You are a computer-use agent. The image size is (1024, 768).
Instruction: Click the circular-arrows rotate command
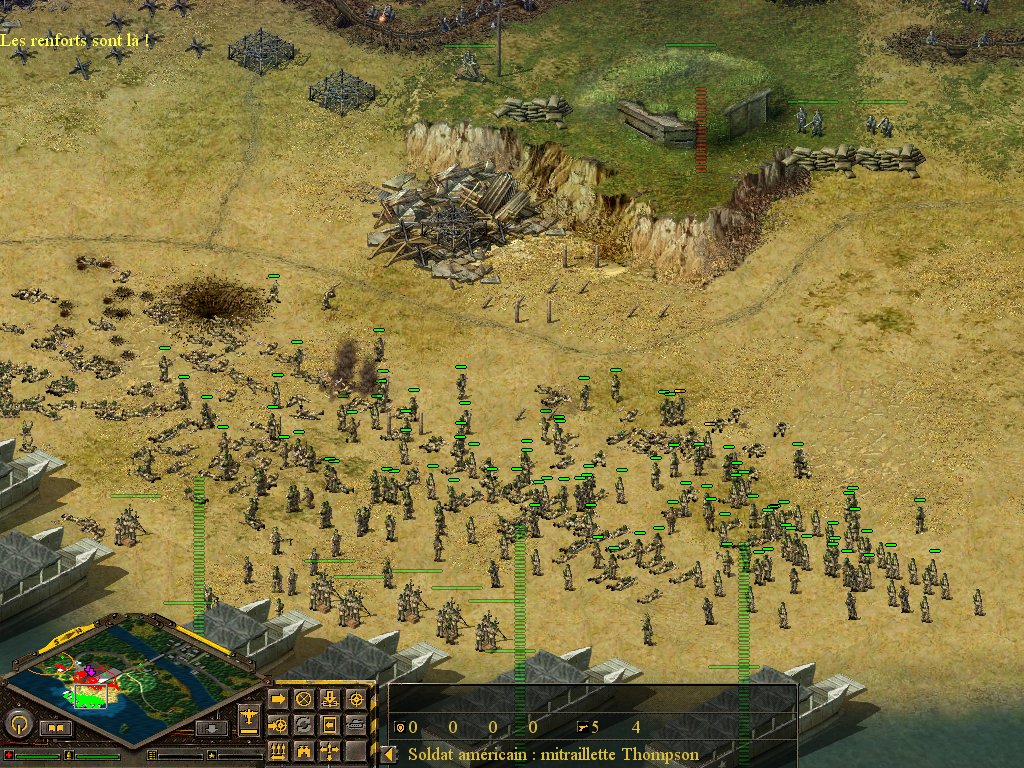pos(303,724)
